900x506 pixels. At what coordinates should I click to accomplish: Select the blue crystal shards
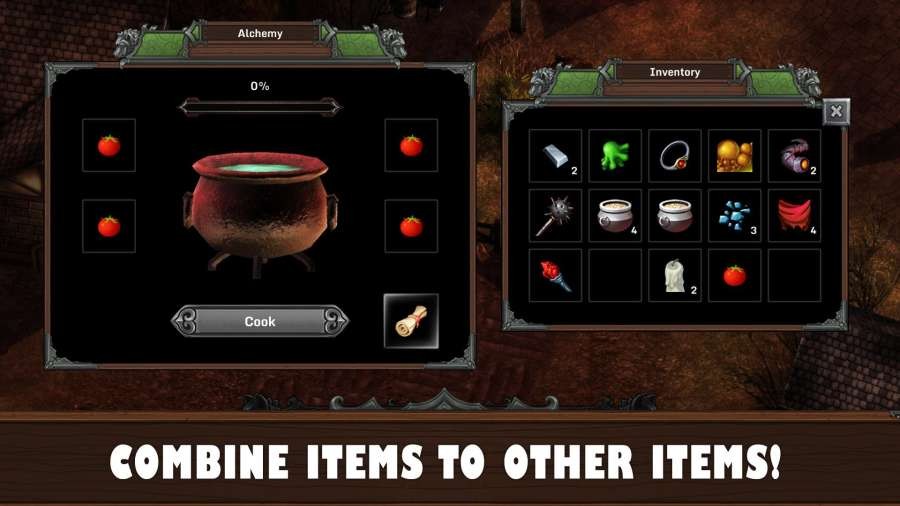tap(734, 216)
